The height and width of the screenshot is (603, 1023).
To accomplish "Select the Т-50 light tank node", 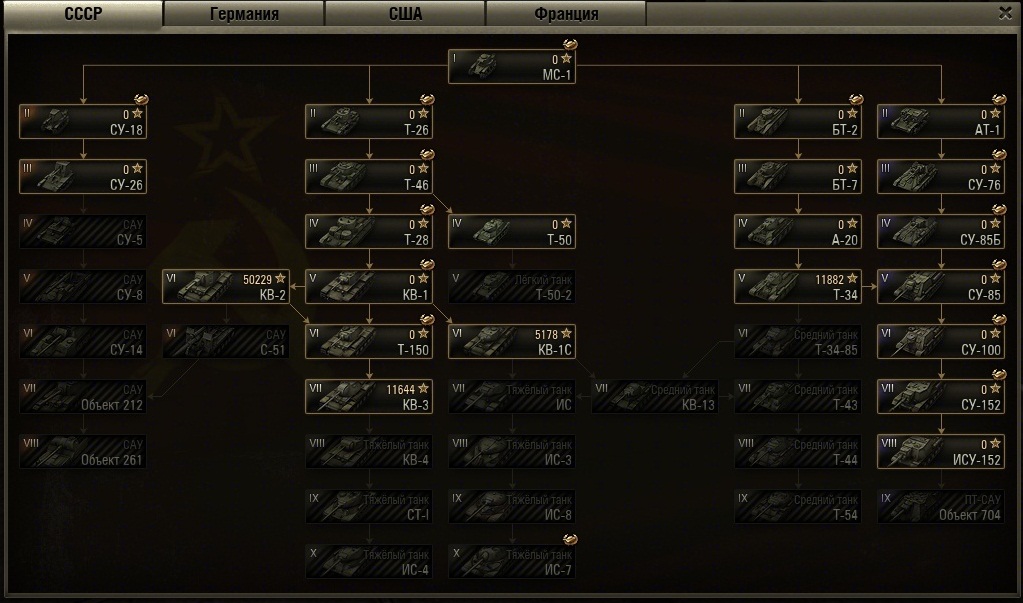I will [x=512, y=231].
